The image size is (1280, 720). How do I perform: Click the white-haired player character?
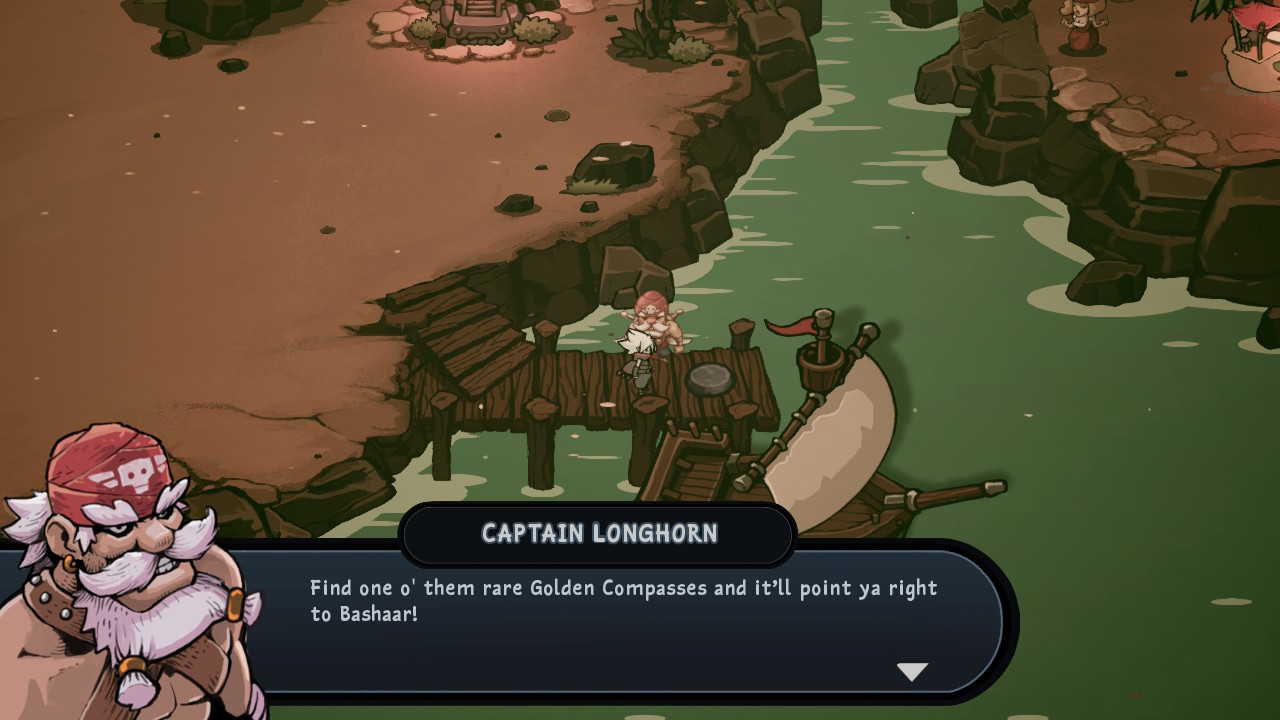tap(637, 355)
